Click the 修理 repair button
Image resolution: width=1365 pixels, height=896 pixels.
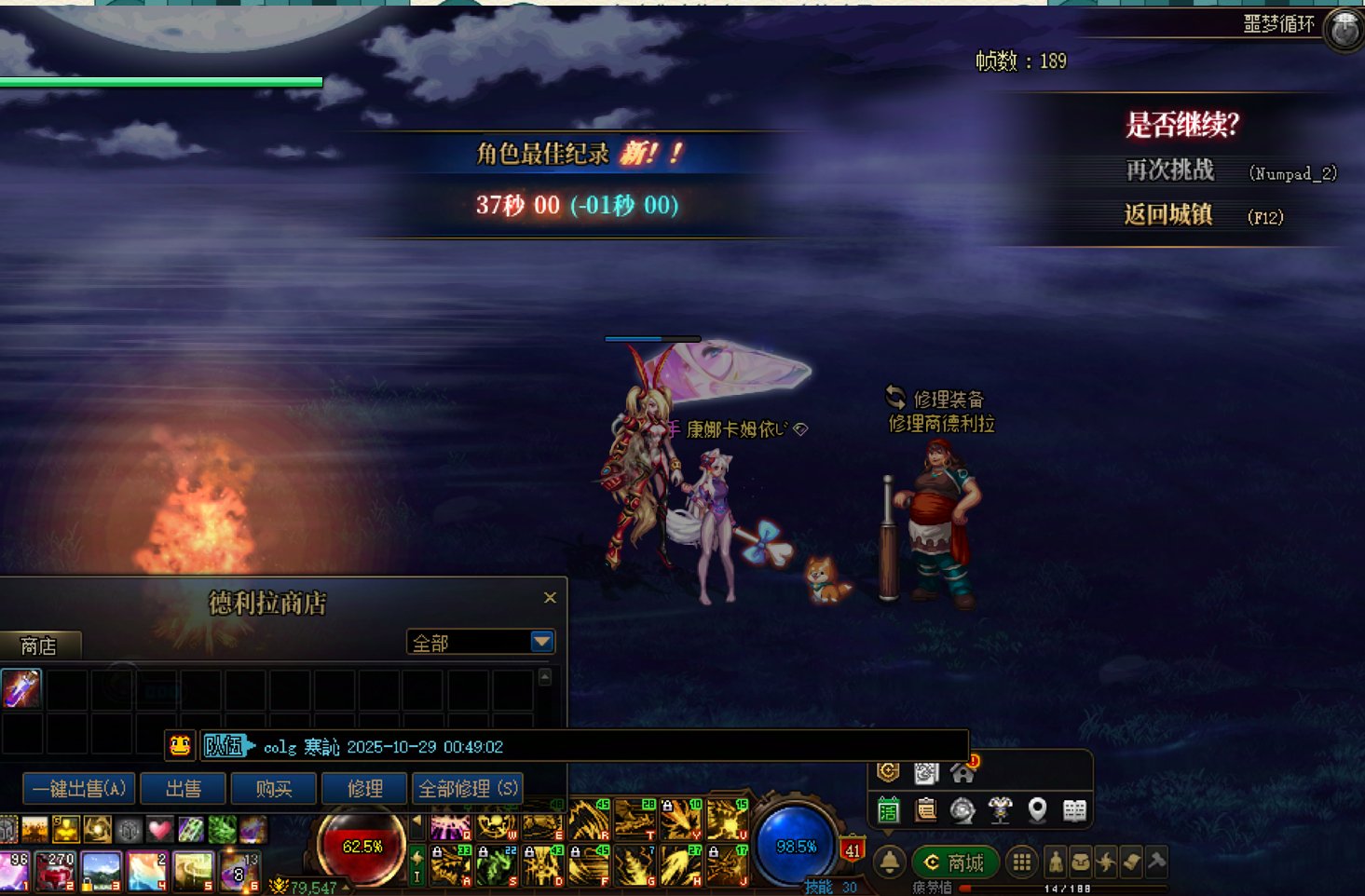coord(364,789)
